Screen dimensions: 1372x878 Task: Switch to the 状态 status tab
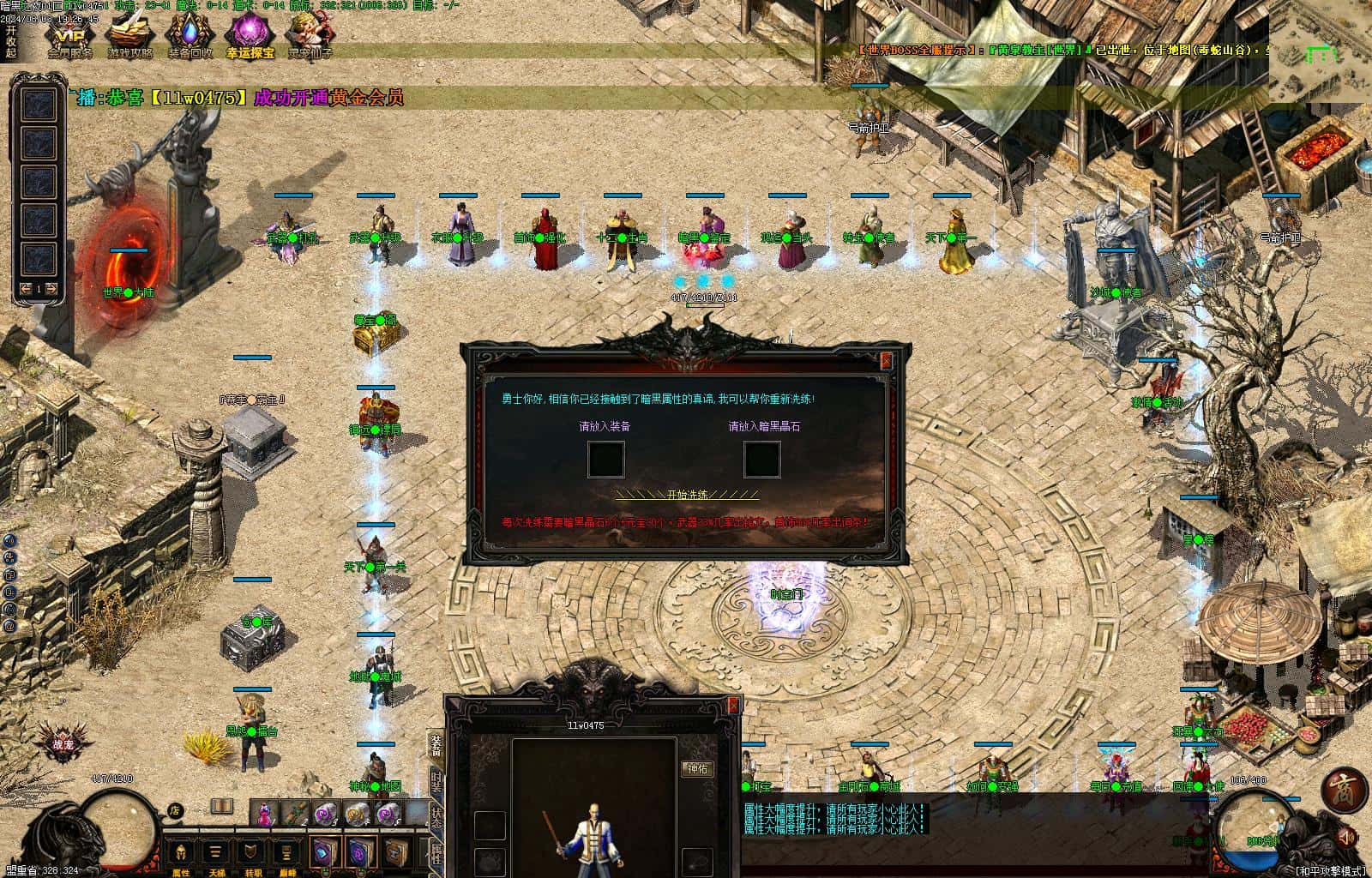click(436, 816)
